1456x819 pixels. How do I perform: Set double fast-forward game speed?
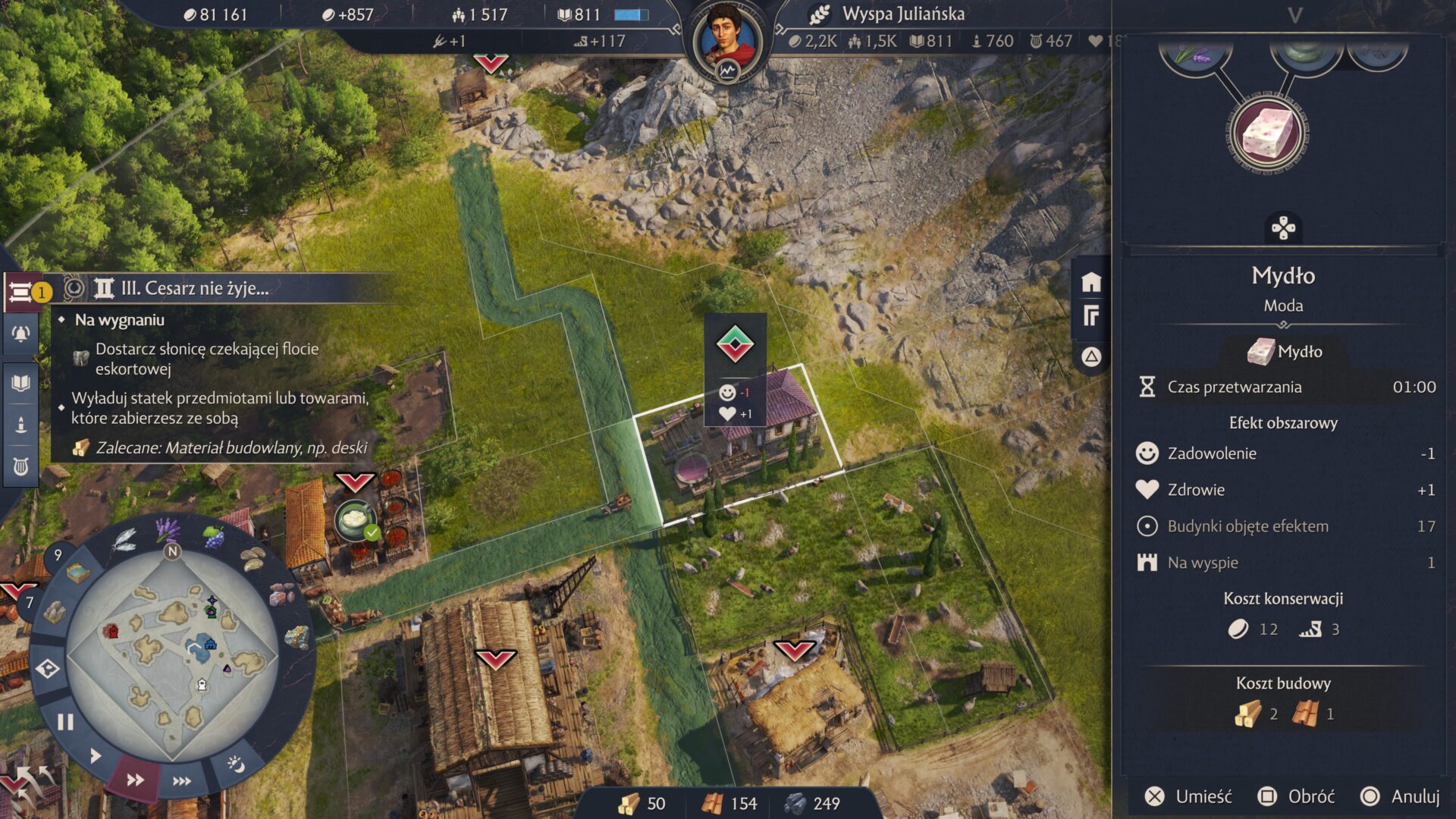pyautogui.click(x=135, y=780)
